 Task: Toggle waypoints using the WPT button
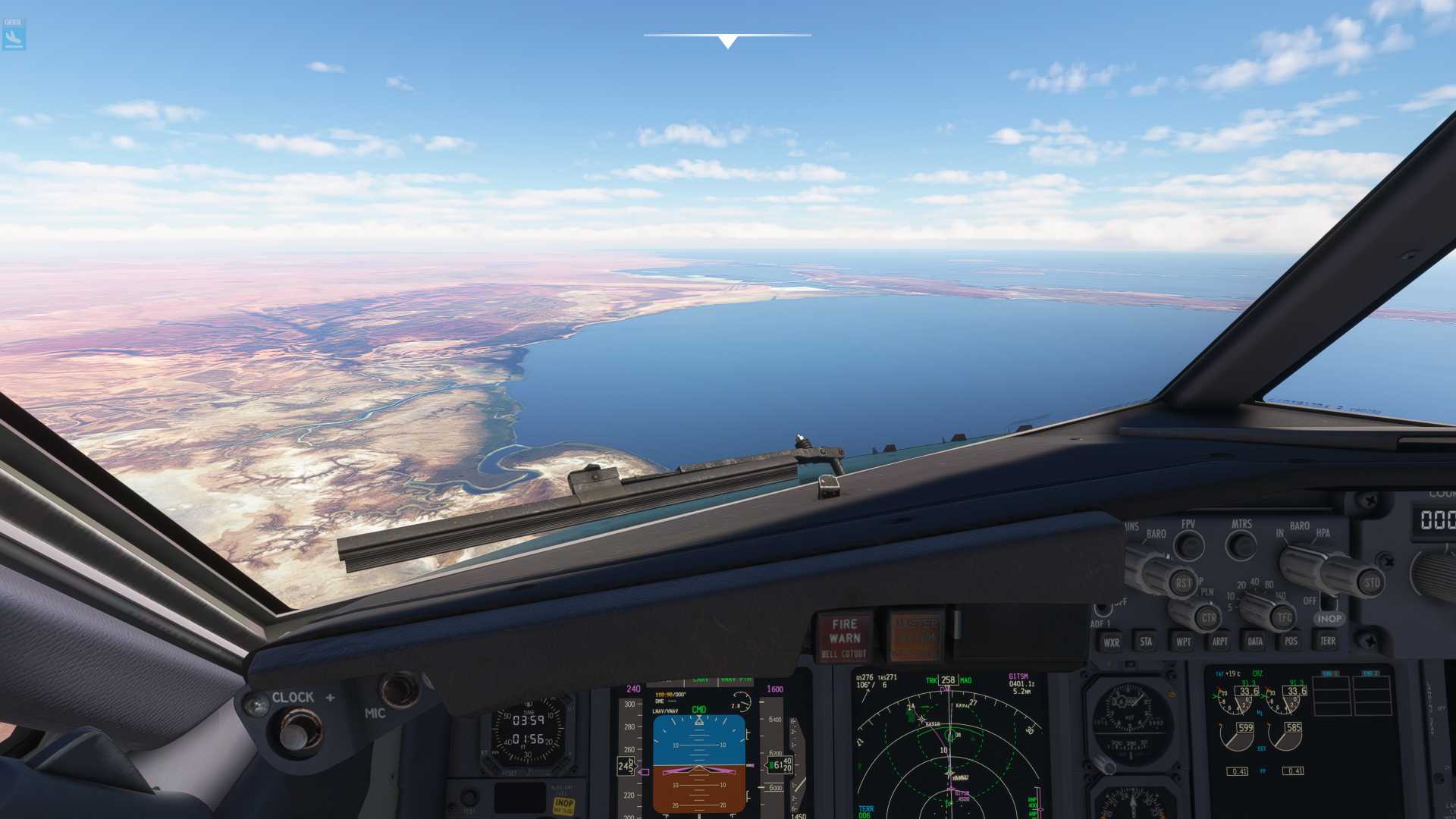point(1183,642)
